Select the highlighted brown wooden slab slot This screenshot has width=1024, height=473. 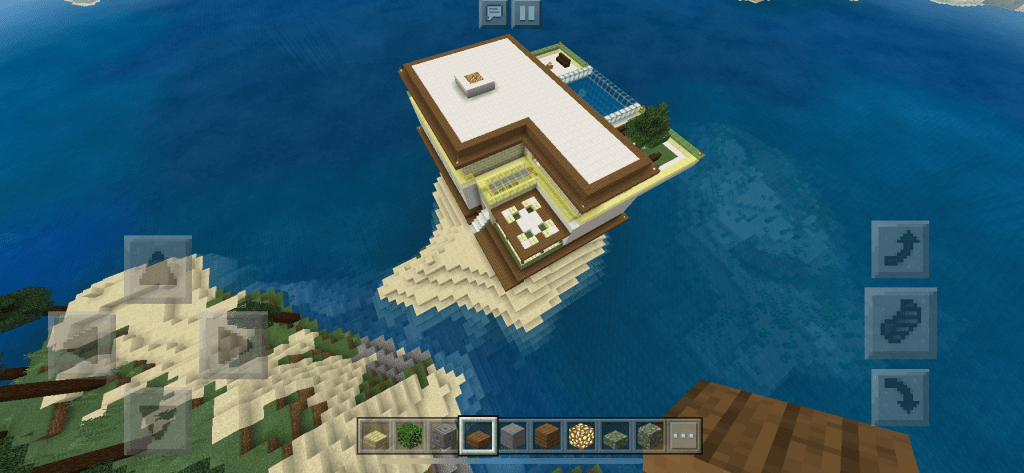tap(478, 436)
